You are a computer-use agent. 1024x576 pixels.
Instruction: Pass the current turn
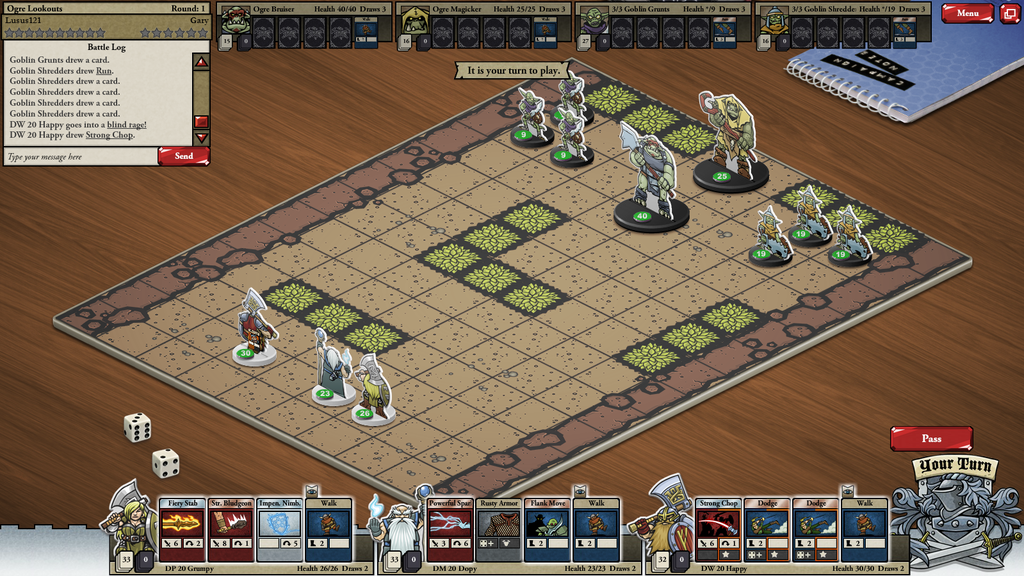click(931, 438)
